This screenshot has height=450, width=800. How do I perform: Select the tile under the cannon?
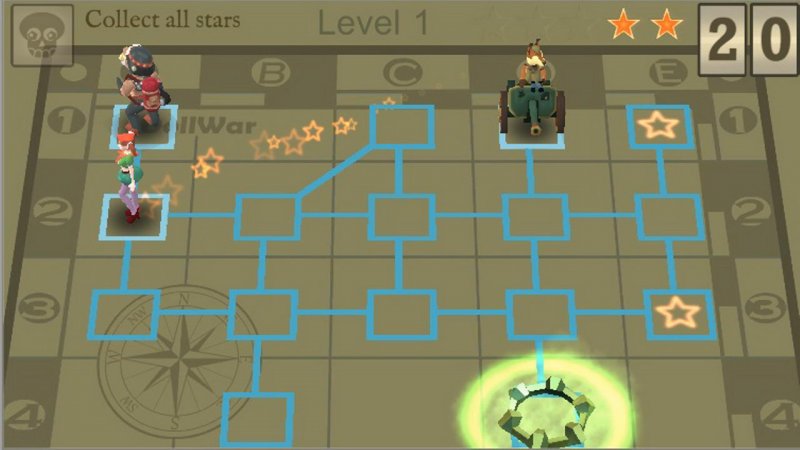[530, 127]
